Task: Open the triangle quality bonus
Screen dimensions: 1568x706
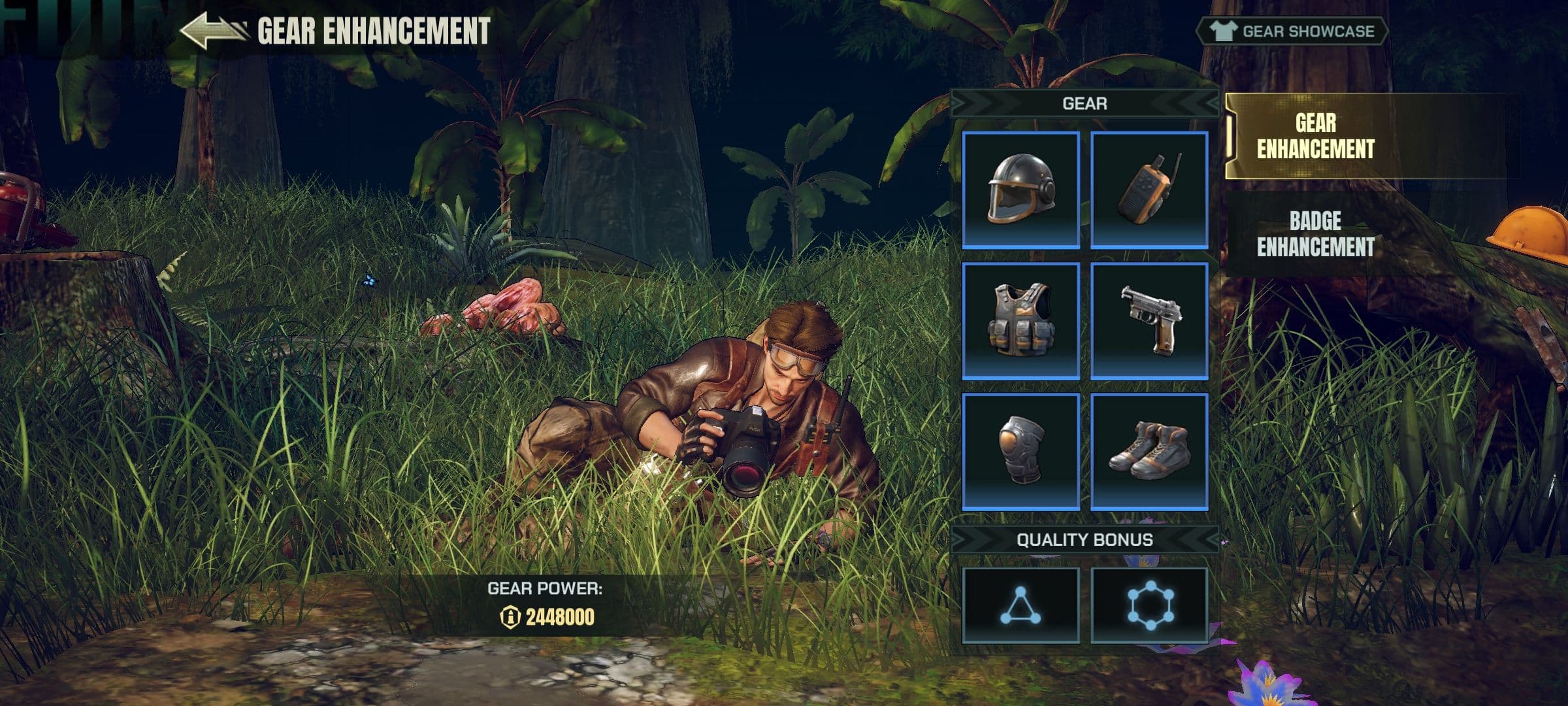Action: 1021,605
